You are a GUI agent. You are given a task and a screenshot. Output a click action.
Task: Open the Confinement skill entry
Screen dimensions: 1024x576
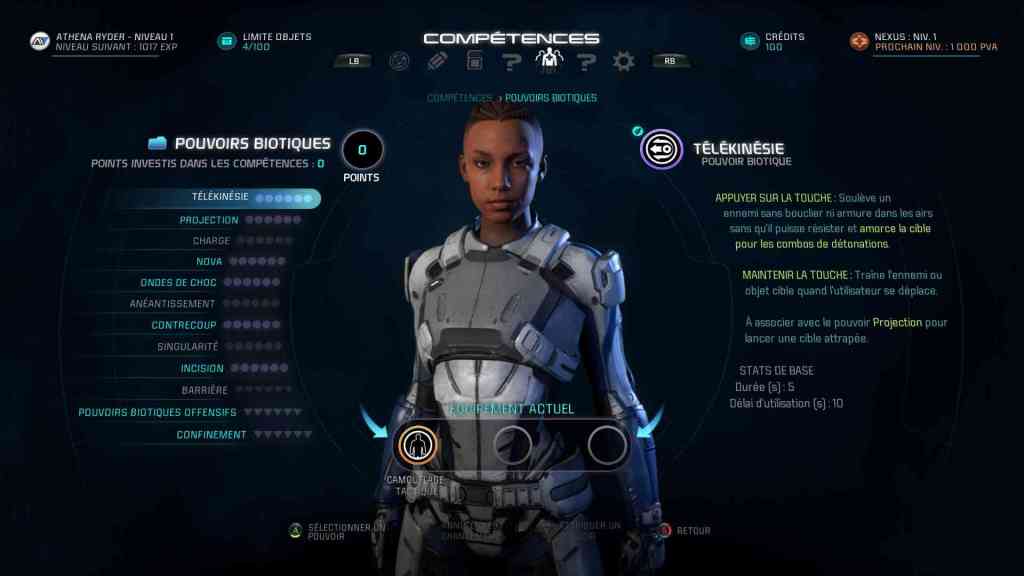(211, 435)
